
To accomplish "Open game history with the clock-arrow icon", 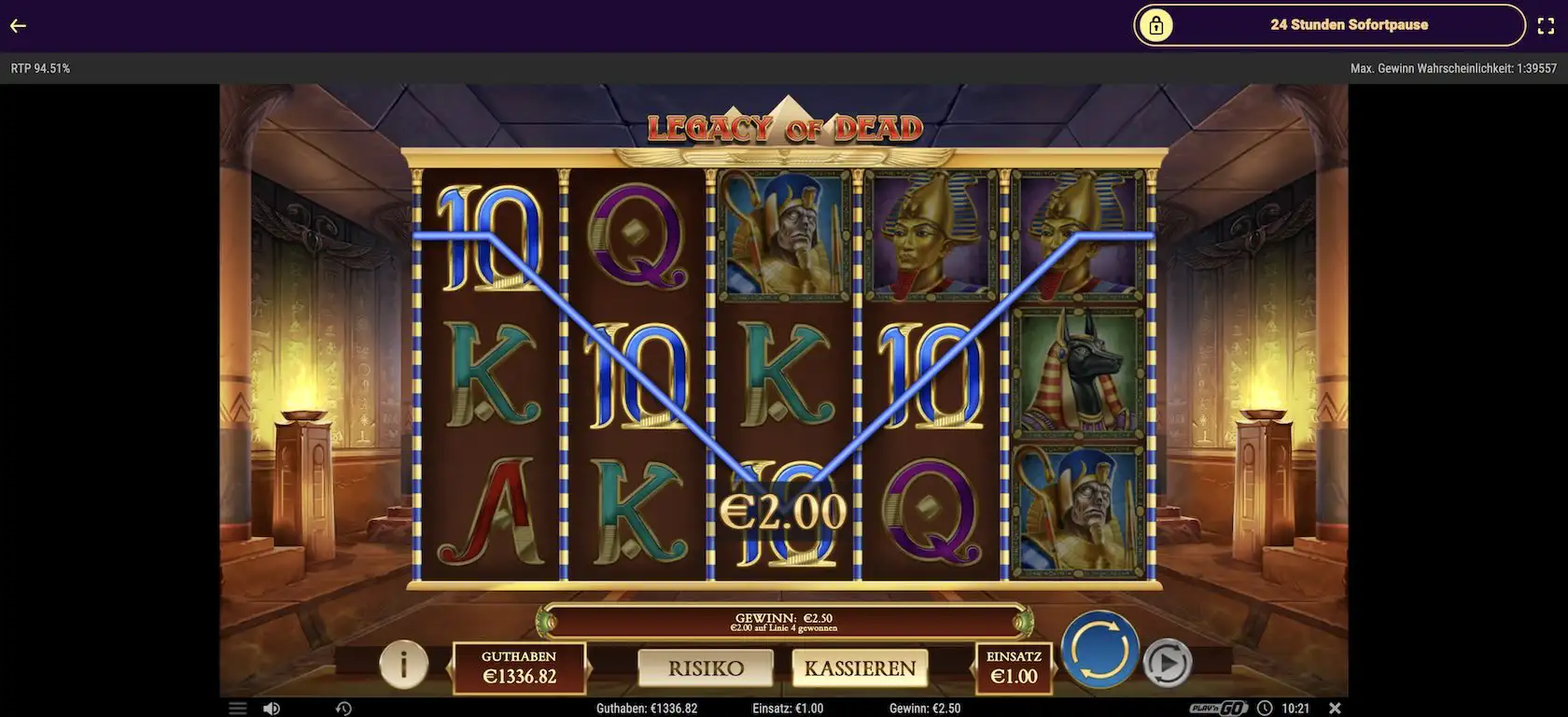I will point(342,708).
